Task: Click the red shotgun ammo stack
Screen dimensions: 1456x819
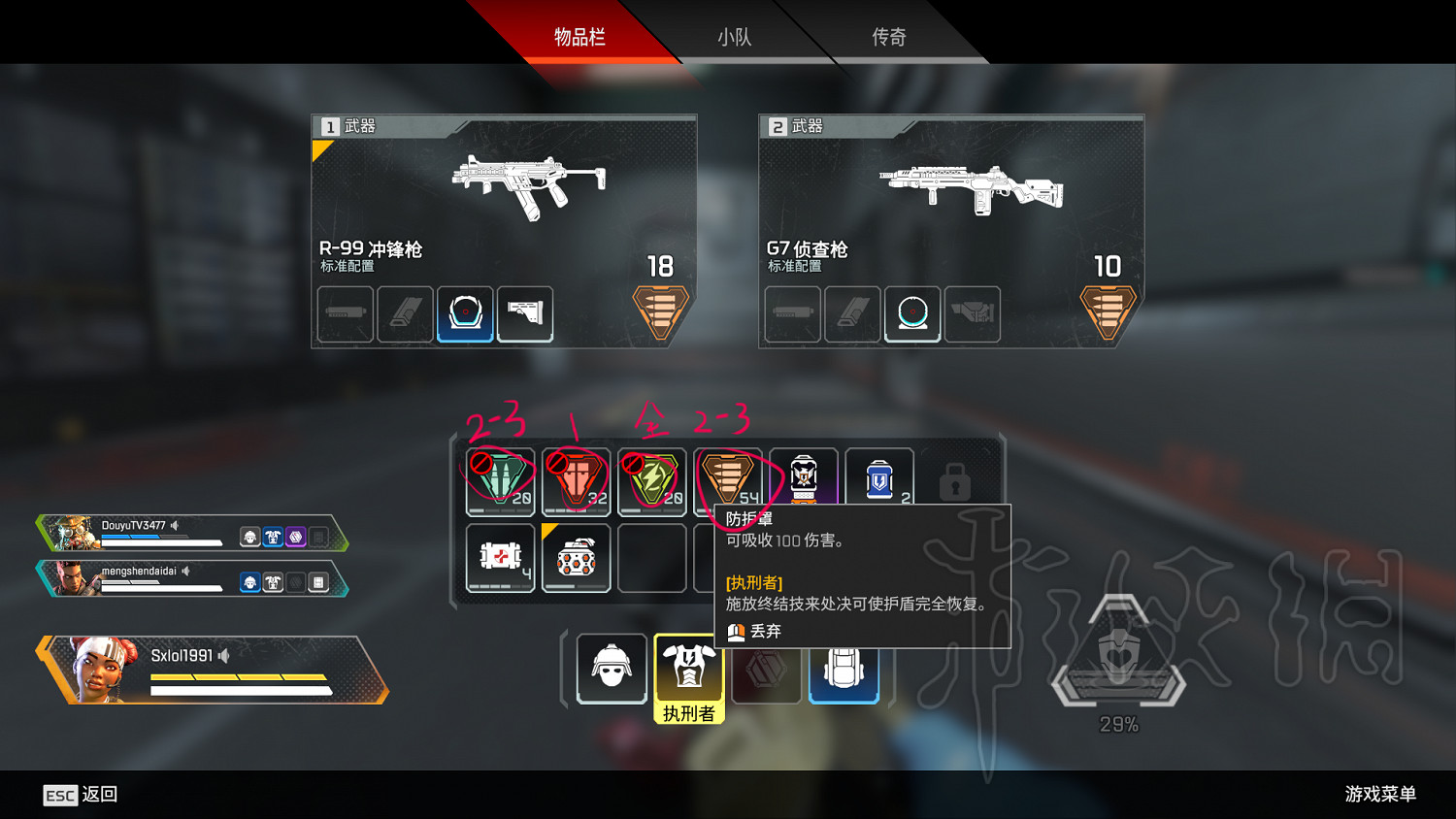Action: pos(576,477)
